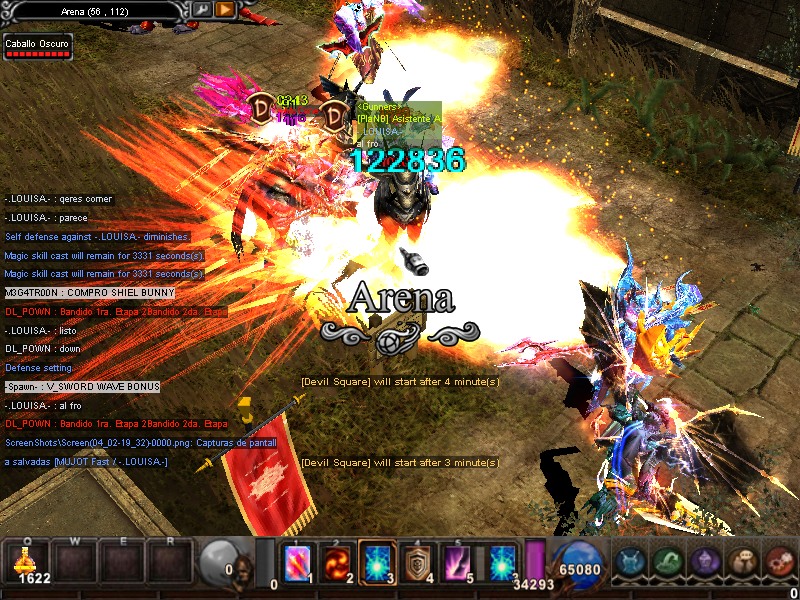Screen dimensions: 800x600
Task: Click the Spawn V_SWORD WAVE BONUS chat line
Action: pos(81,387)
